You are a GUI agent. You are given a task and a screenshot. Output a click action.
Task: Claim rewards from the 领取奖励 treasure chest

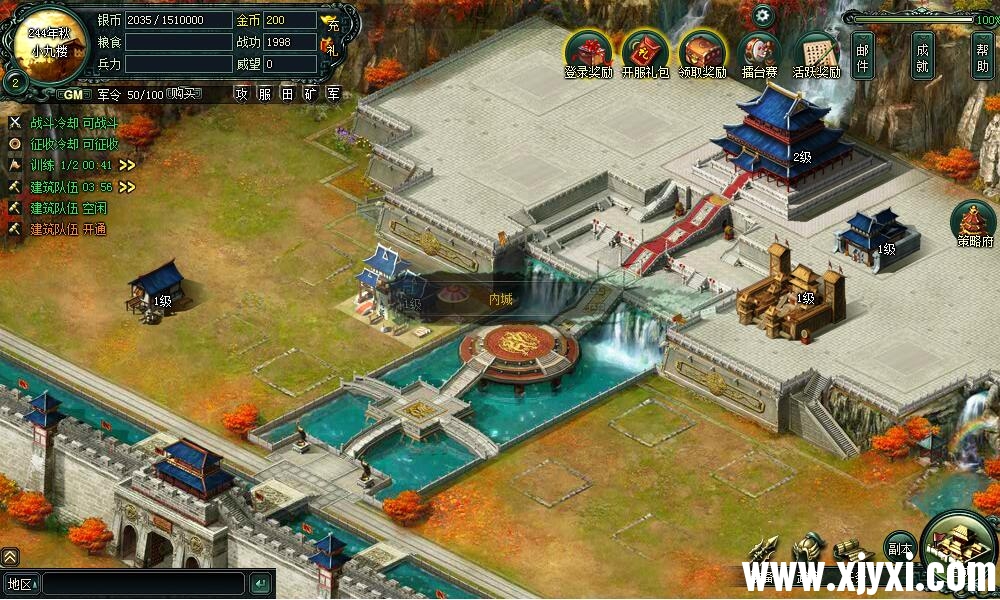click(x=702, y=52)
